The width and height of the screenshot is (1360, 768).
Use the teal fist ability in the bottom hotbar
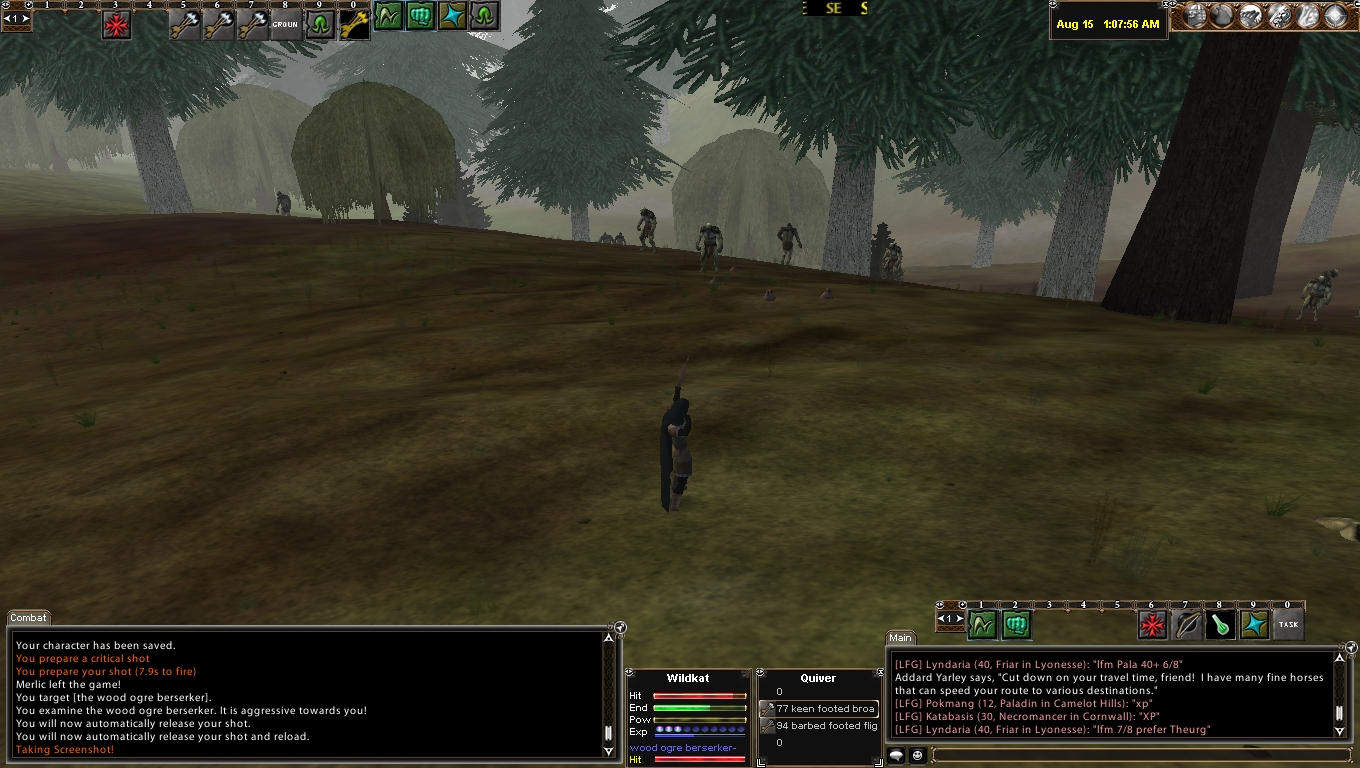[1016, 625]
